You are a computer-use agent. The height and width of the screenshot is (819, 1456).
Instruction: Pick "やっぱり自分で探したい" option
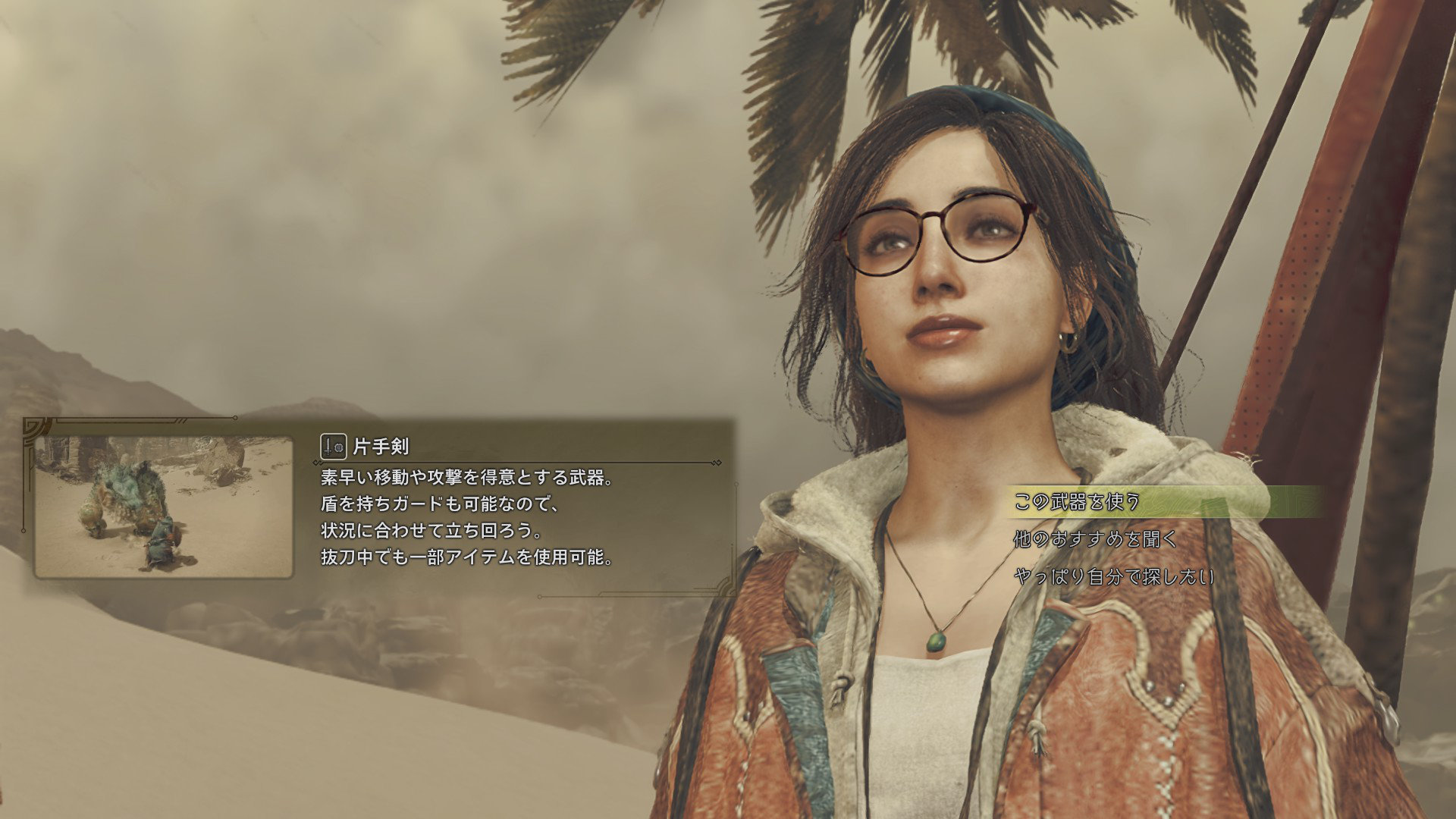coord(1113,577)
